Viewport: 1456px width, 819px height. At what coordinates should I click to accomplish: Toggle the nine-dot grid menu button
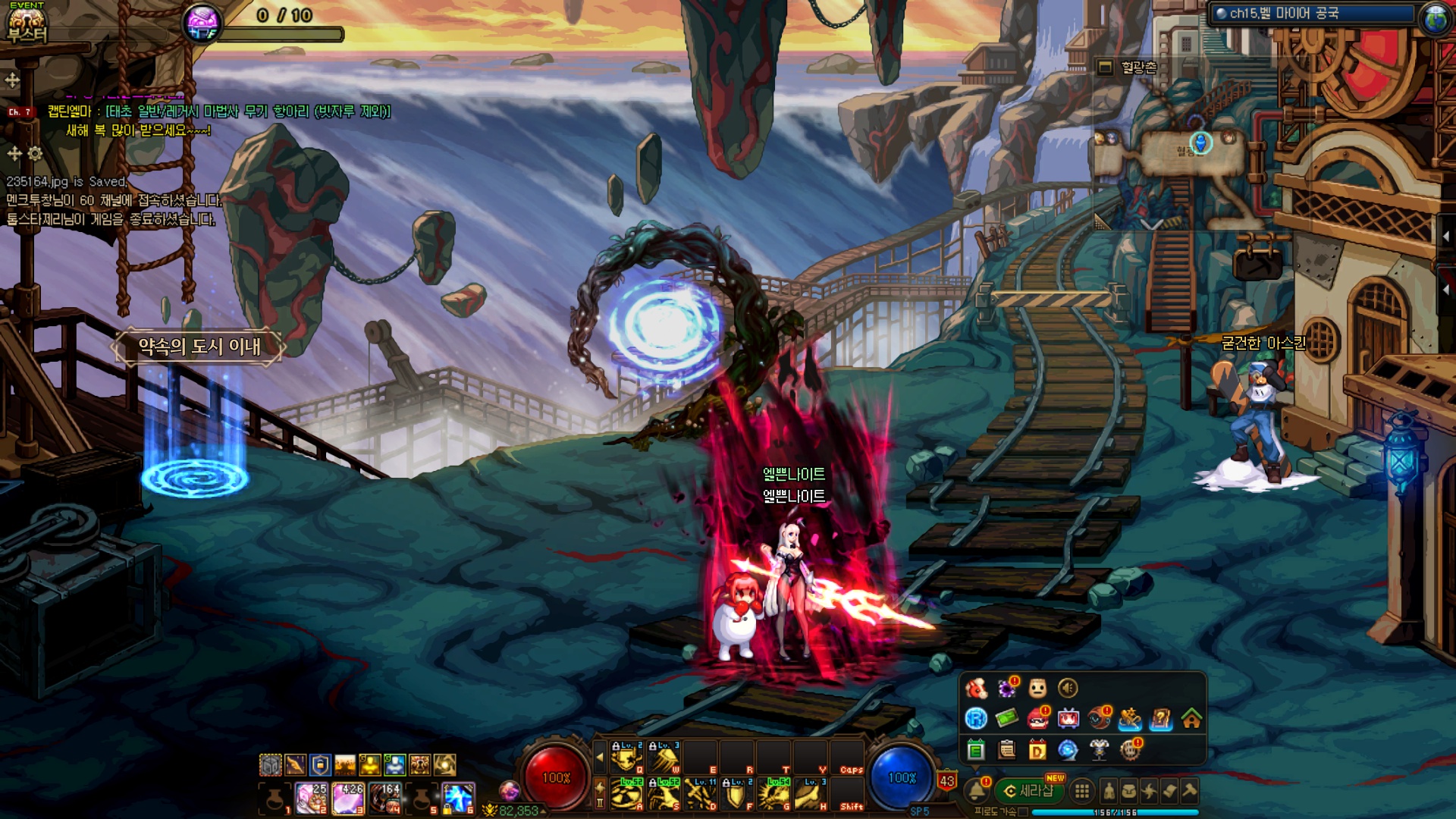(x=1082, y=792)
